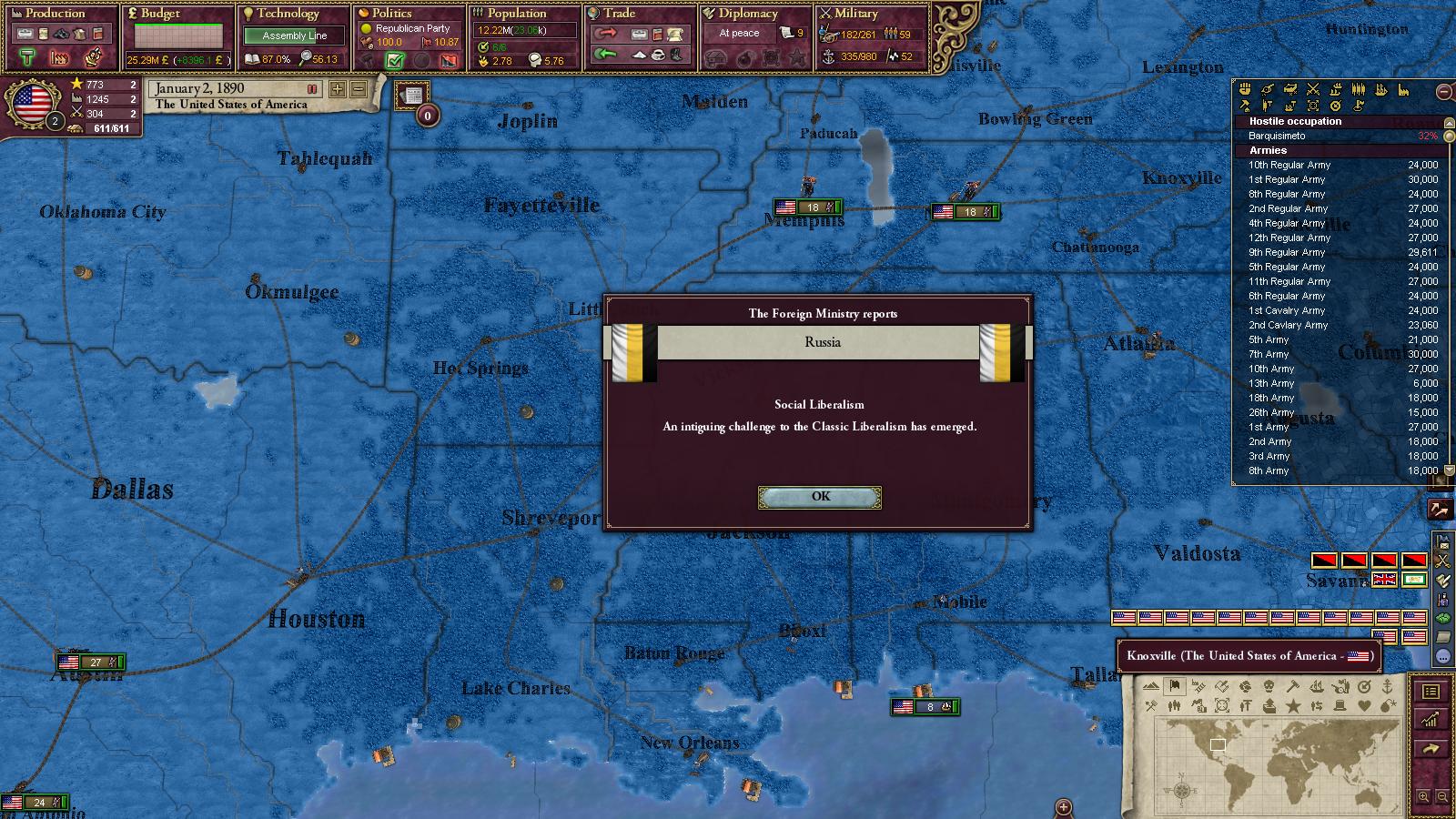This screenshot has height=819, width=1456.
Task: Confirm the Foreign Ministry report with OK
Action: pyautogui.click(x=820, y=497)
